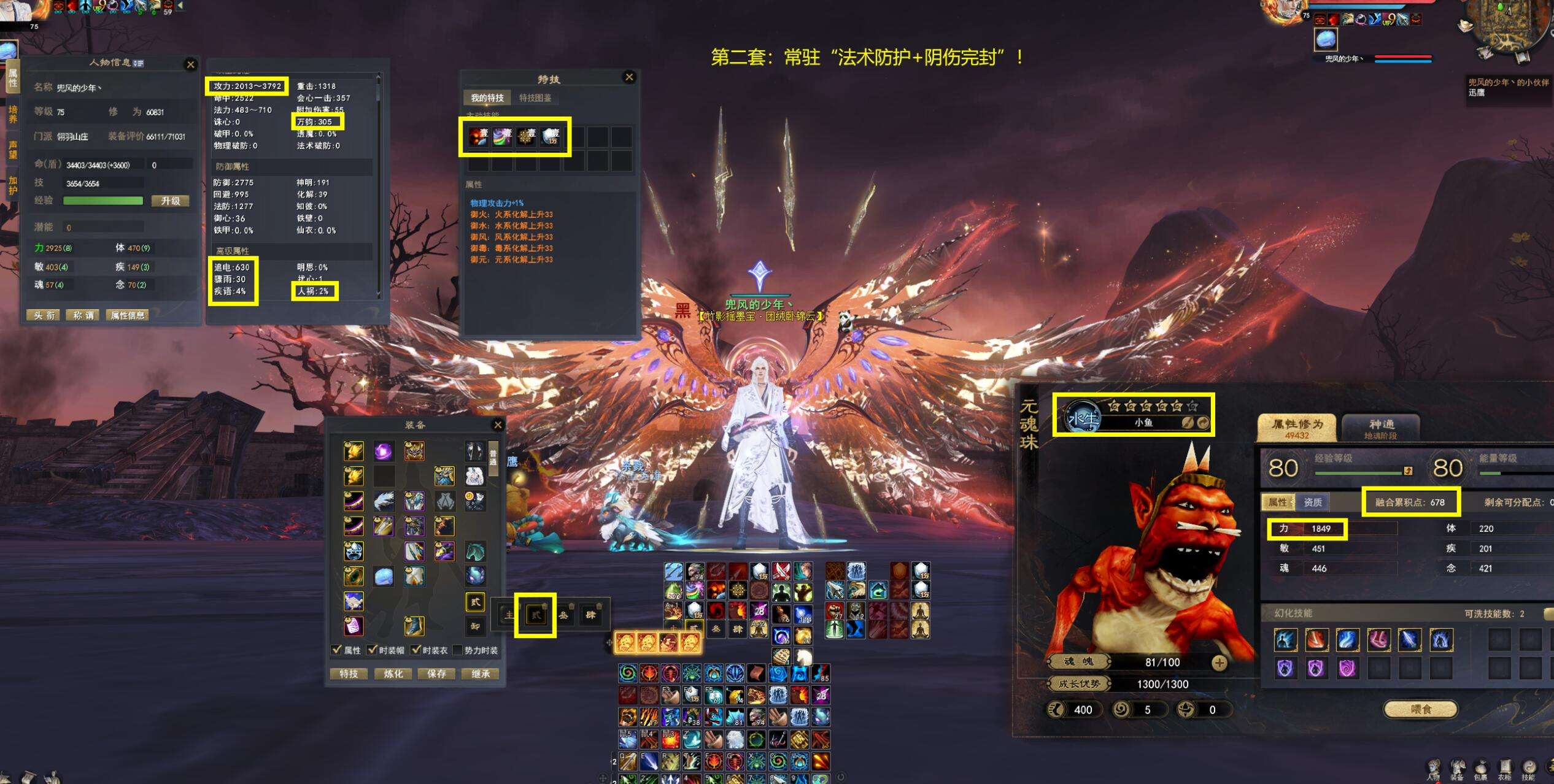Switch to the 特技图鉴 tab
The image size is (1554, 784).
click(535, 98)
